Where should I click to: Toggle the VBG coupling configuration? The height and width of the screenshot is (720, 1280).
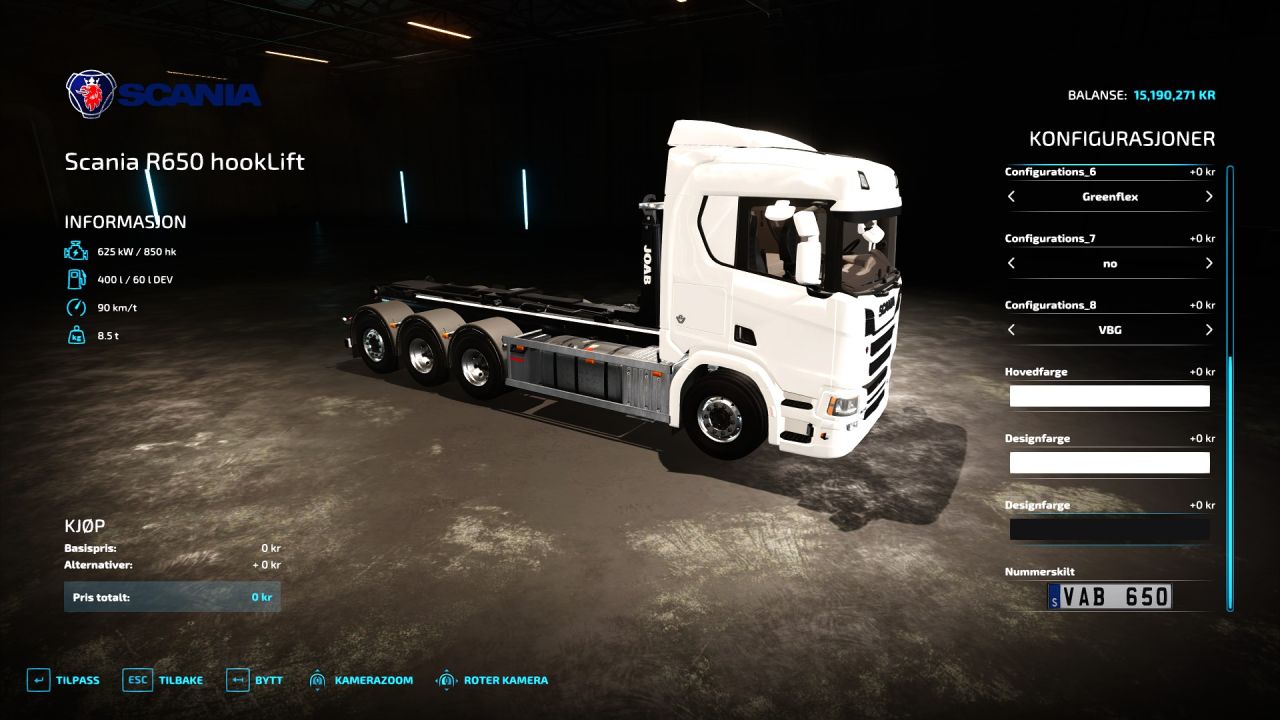1110,330
